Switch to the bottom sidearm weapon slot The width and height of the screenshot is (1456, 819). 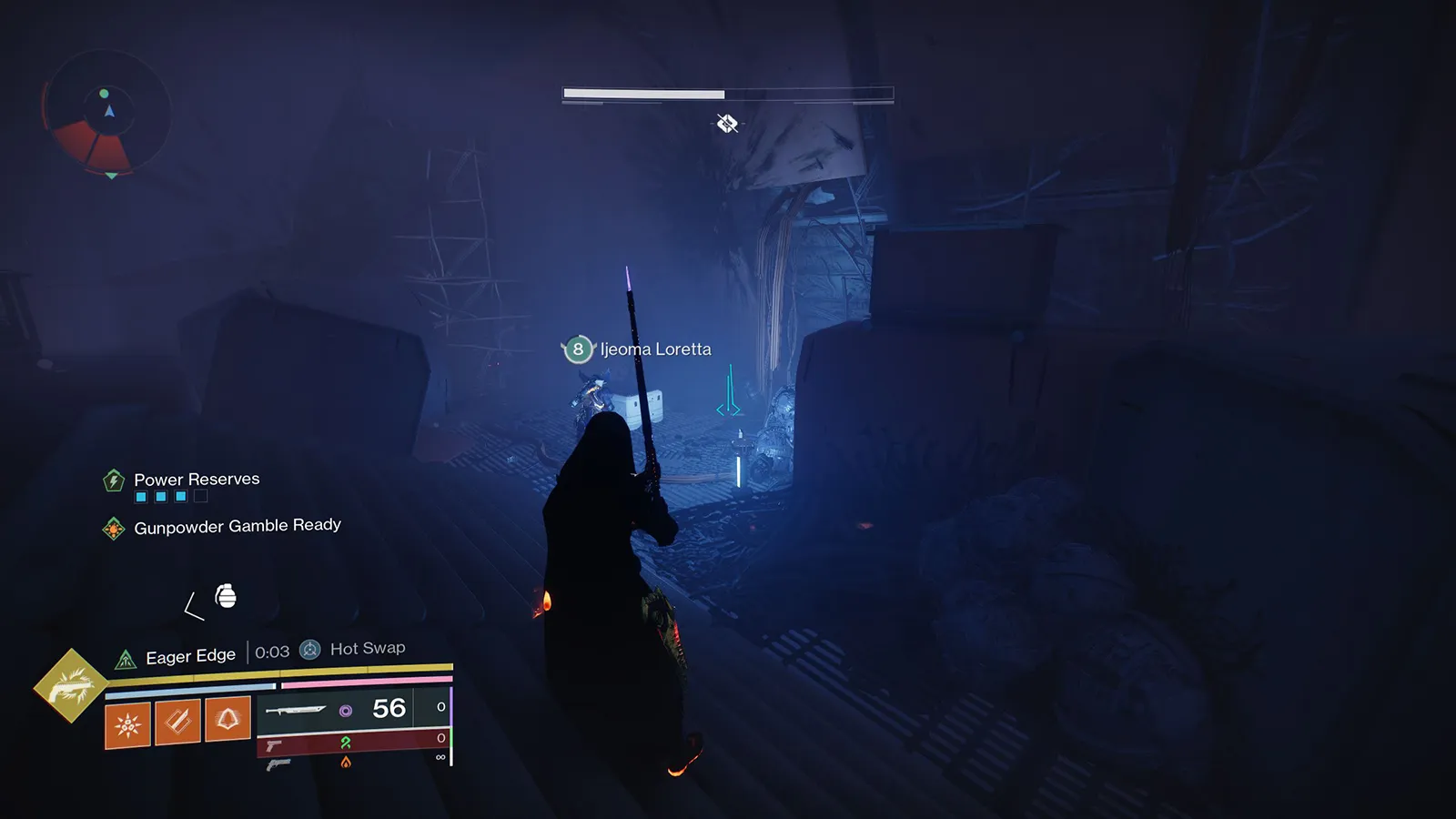click(x=278, y=764)
